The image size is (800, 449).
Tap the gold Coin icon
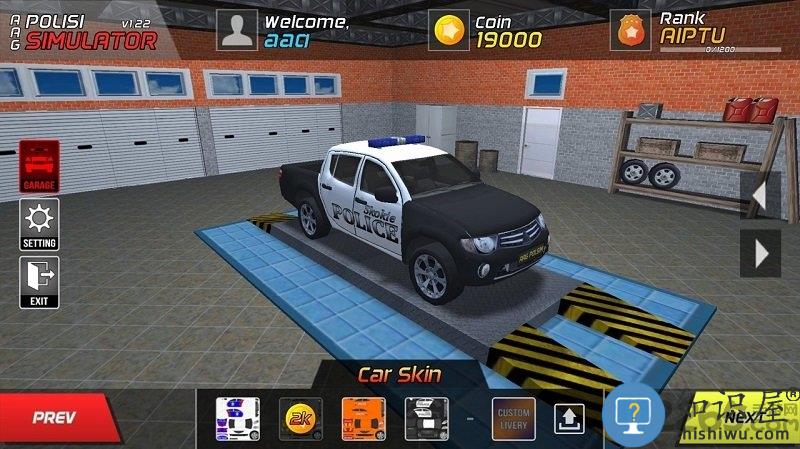click(x=449, y=31)
